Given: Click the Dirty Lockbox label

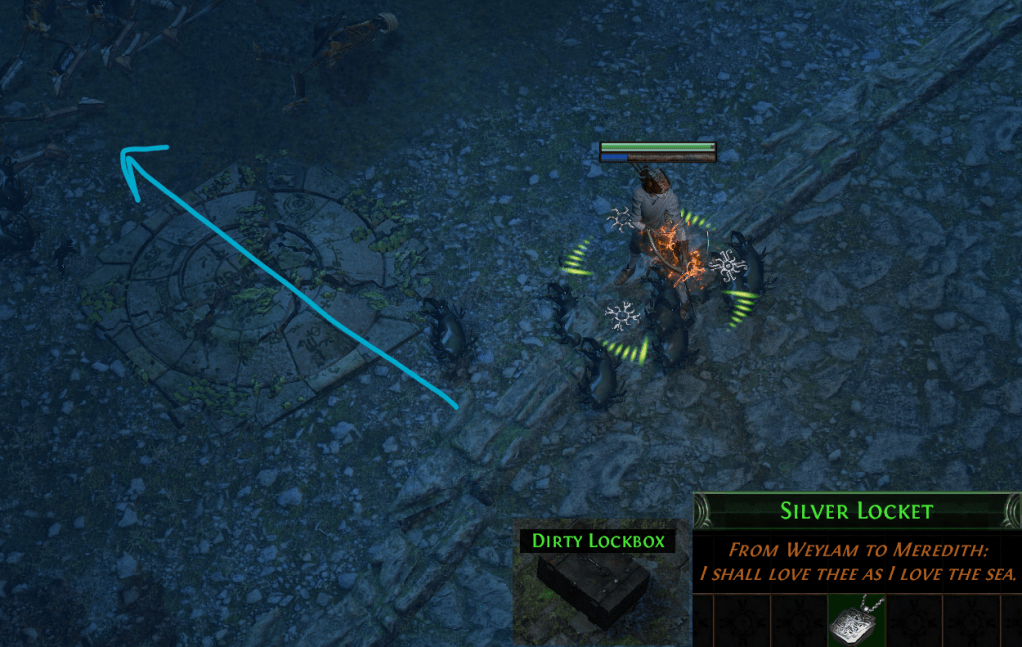Looking at the screenshot, I should coord(598,541).
